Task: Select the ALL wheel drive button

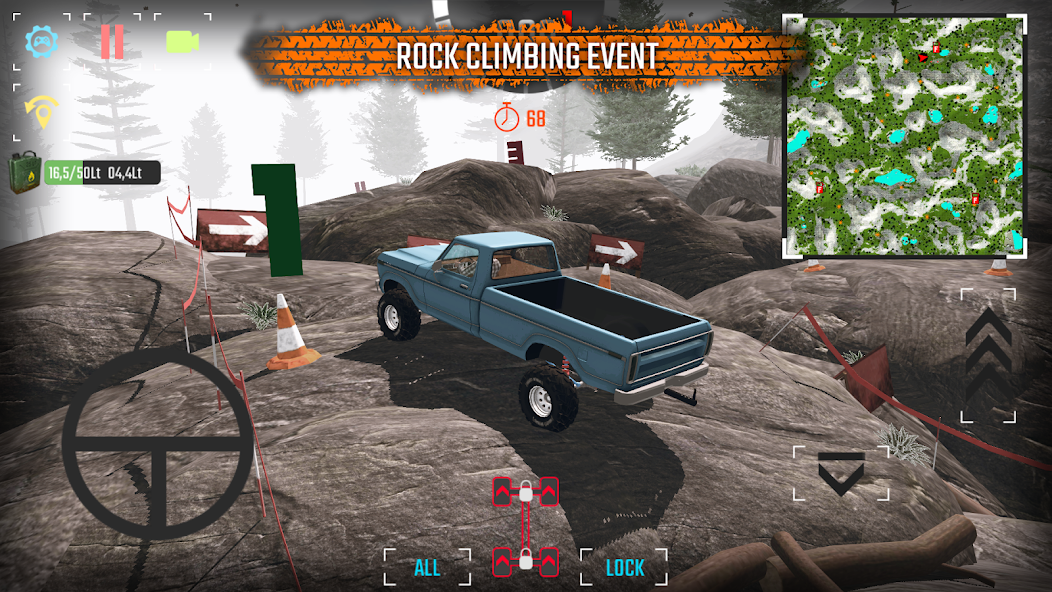Action: [427, 568]
